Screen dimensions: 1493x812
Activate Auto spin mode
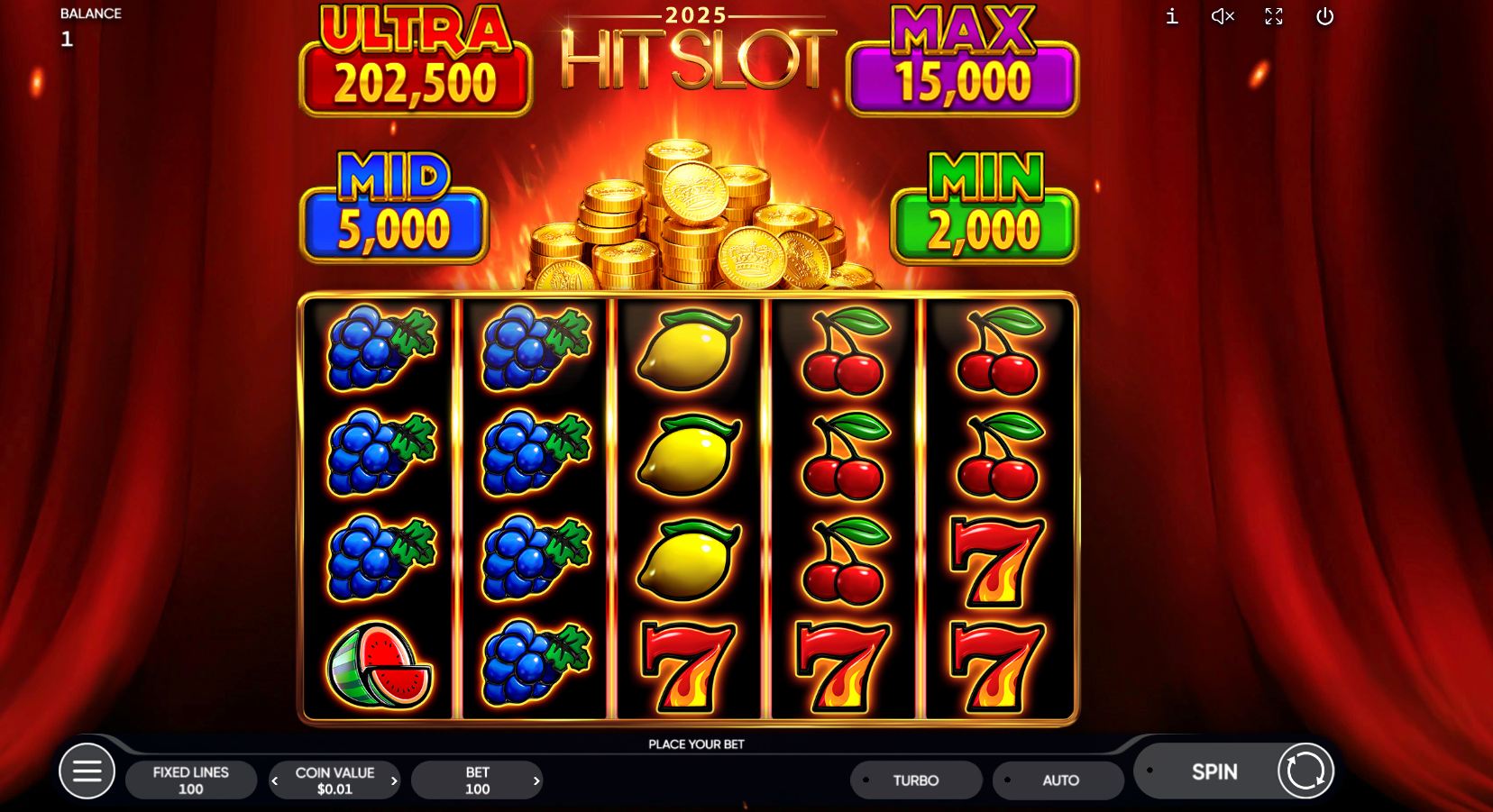click(x=1058, y=780)
